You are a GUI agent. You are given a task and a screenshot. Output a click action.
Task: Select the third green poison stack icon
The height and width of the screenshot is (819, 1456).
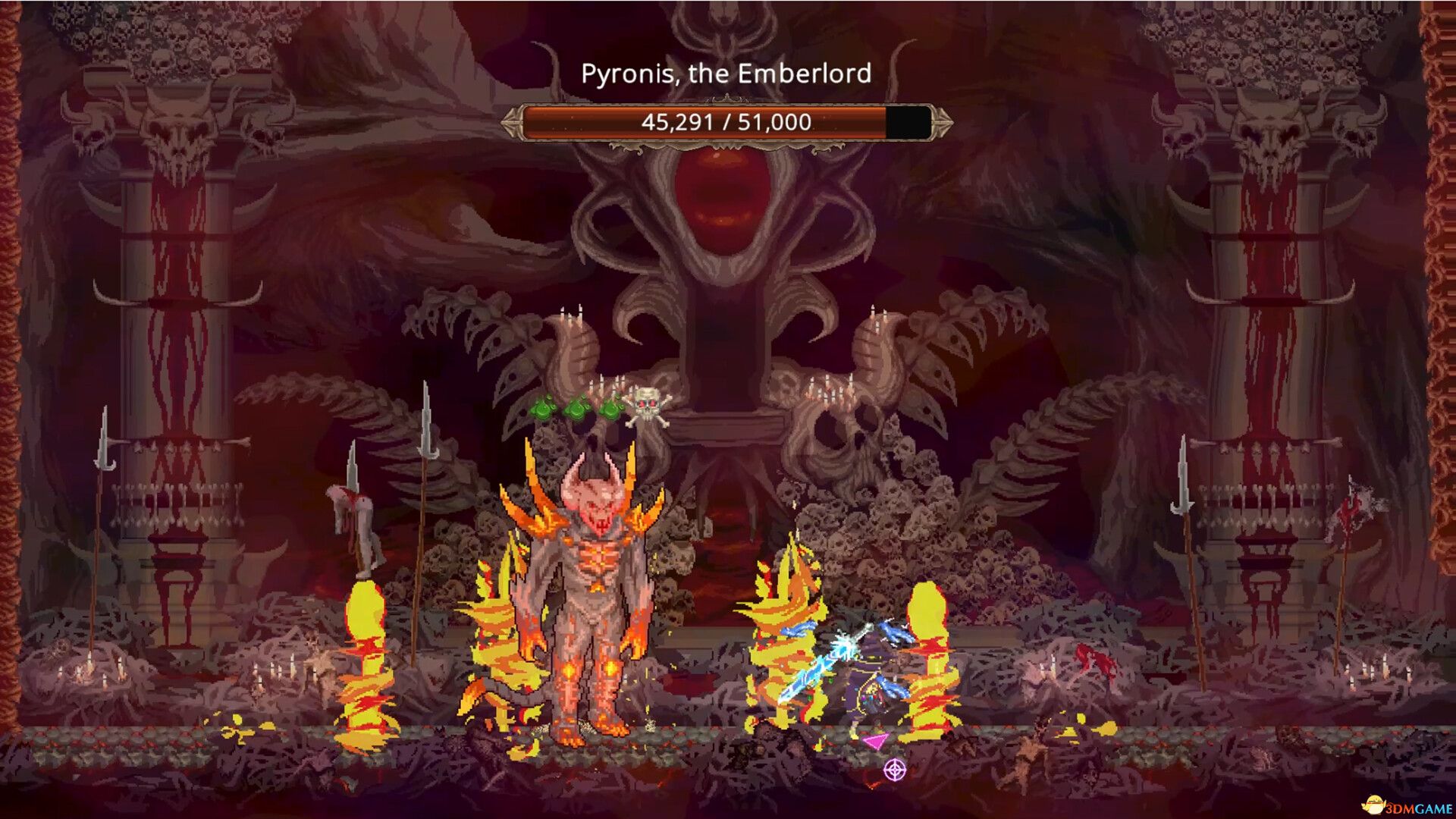coord(611,408)
